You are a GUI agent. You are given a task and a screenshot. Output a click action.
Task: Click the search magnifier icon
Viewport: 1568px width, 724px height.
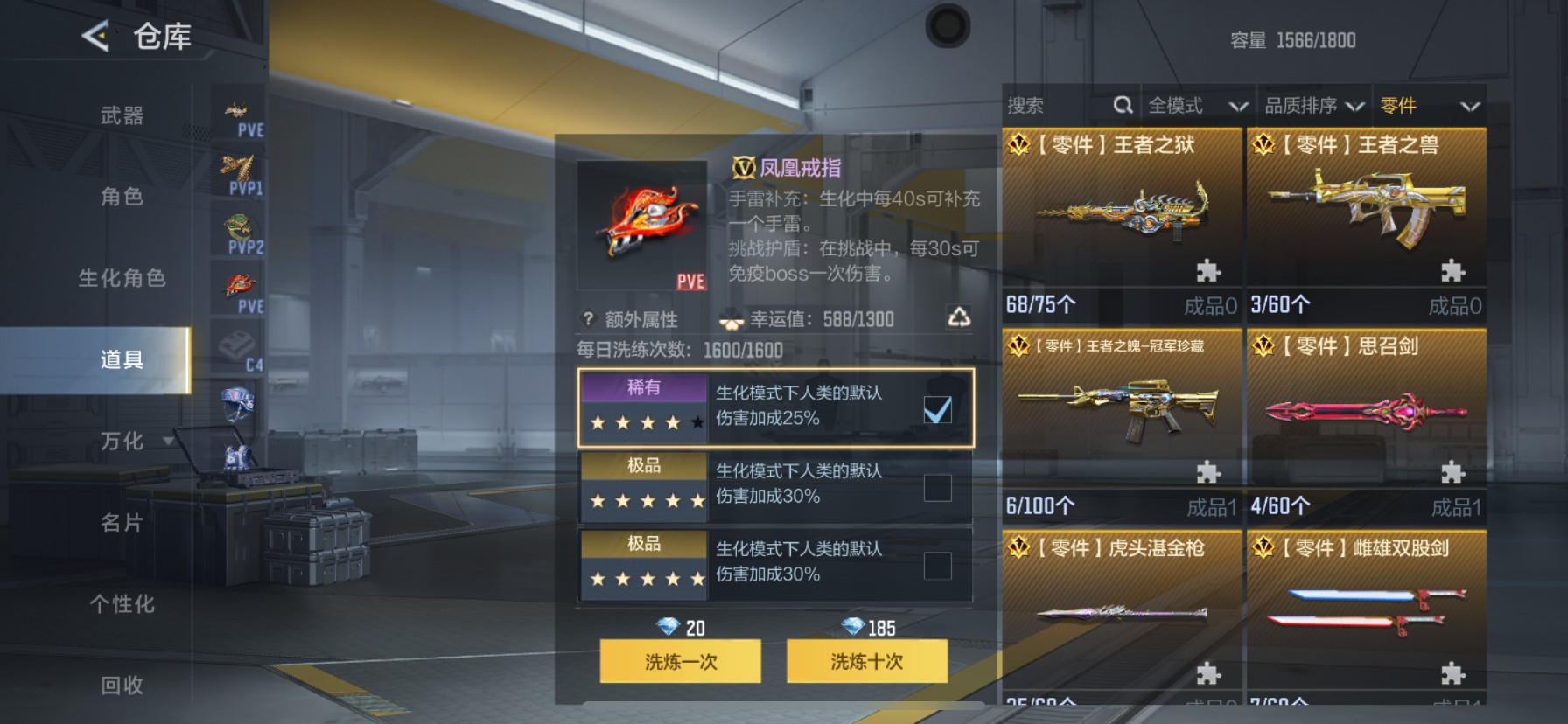coord(1123,105)
